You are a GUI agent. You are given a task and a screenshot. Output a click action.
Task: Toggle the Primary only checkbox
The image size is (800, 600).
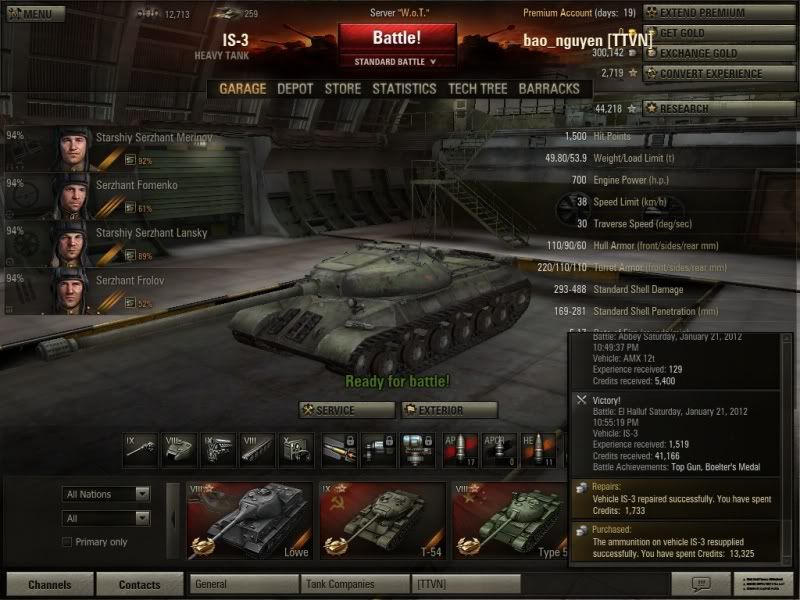(68, 542)
